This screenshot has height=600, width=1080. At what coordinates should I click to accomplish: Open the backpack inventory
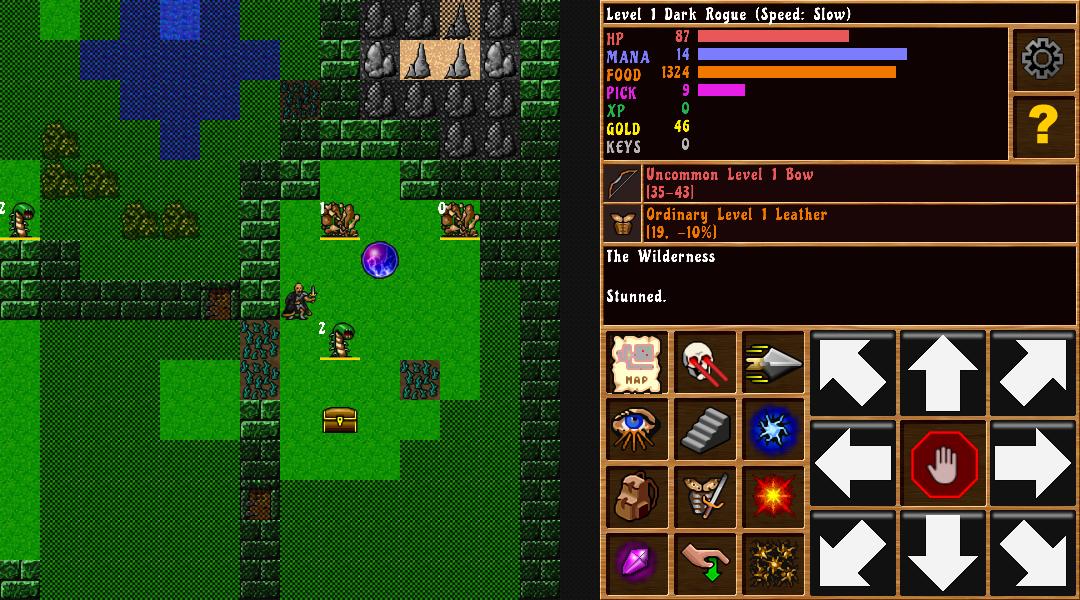[x=638, y=497]
